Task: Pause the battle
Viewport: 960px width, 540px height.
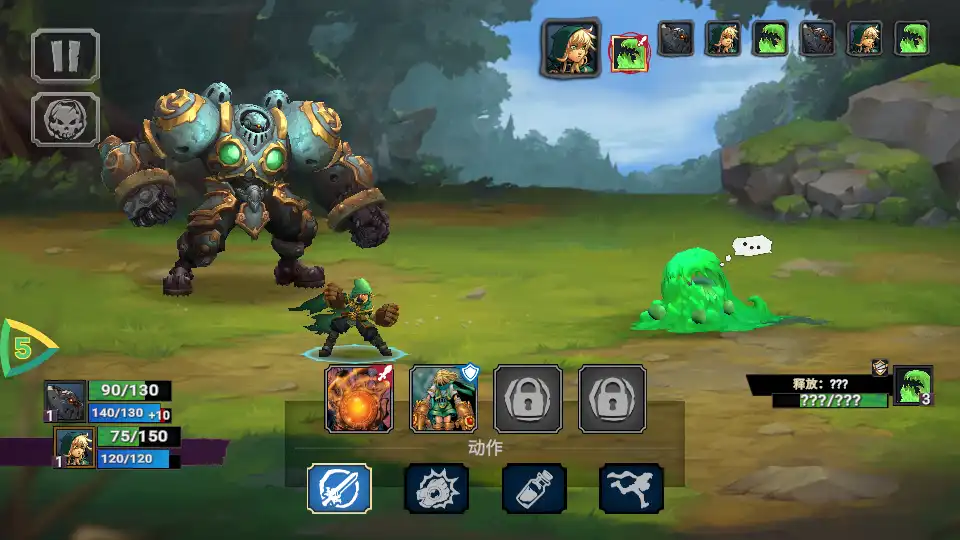Action: point(65,54)
